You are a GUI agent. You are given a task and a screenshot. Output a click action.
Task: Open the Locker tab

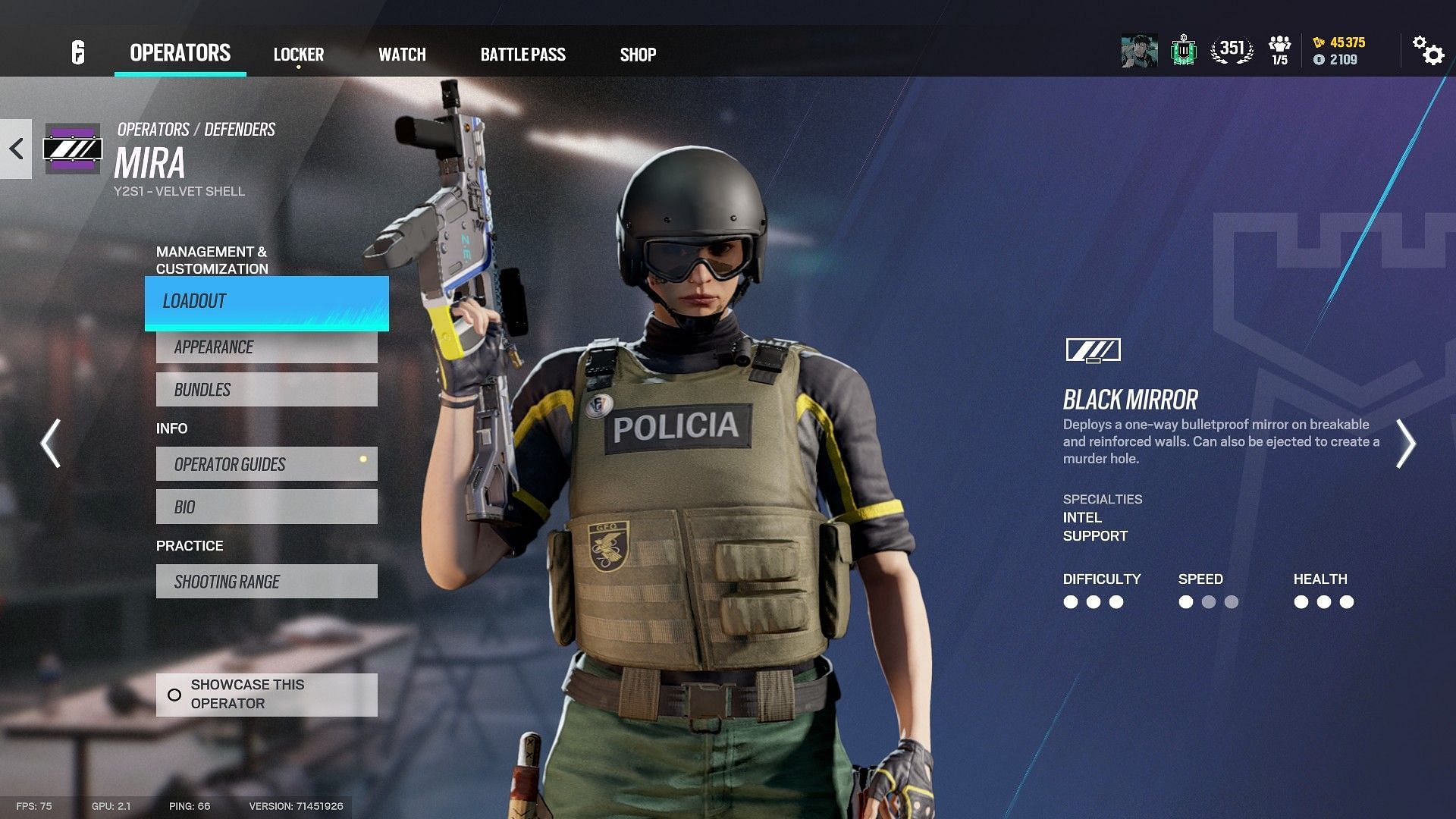point(298,55)
